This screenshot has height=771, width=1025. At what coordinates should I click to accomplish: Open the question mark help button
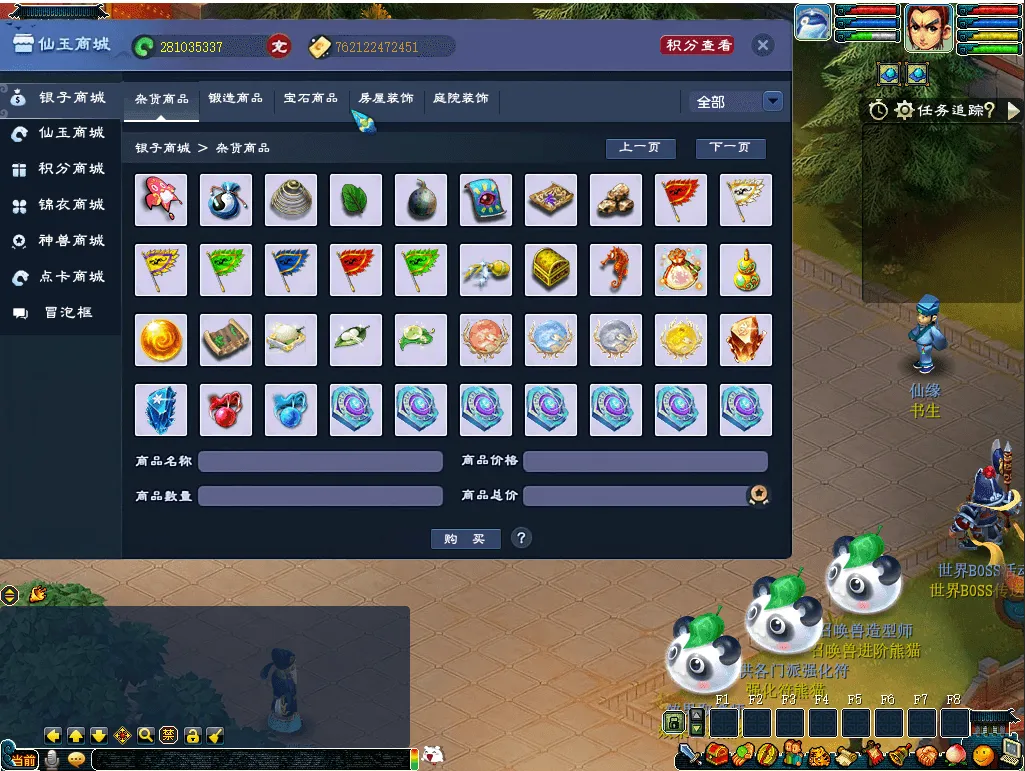(521, 538)
